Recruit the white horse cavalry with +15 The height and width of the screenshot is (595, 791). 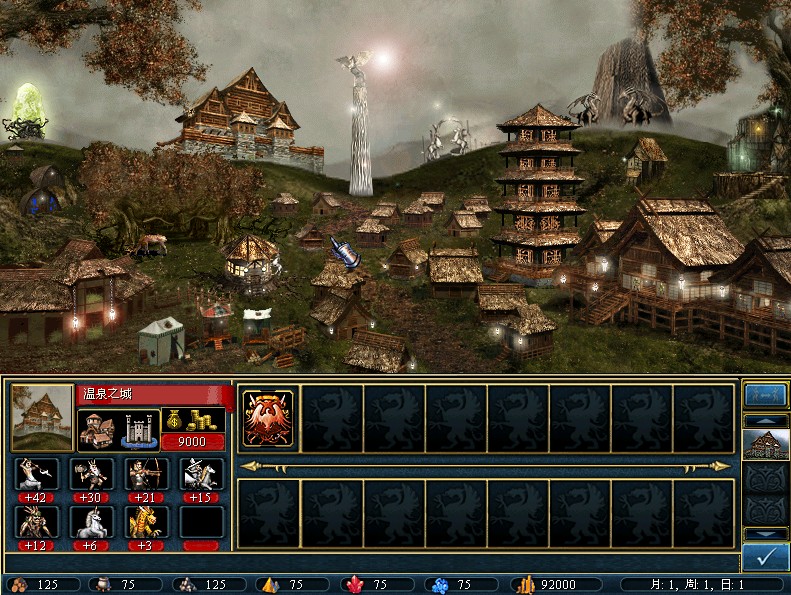pos(201,474)
